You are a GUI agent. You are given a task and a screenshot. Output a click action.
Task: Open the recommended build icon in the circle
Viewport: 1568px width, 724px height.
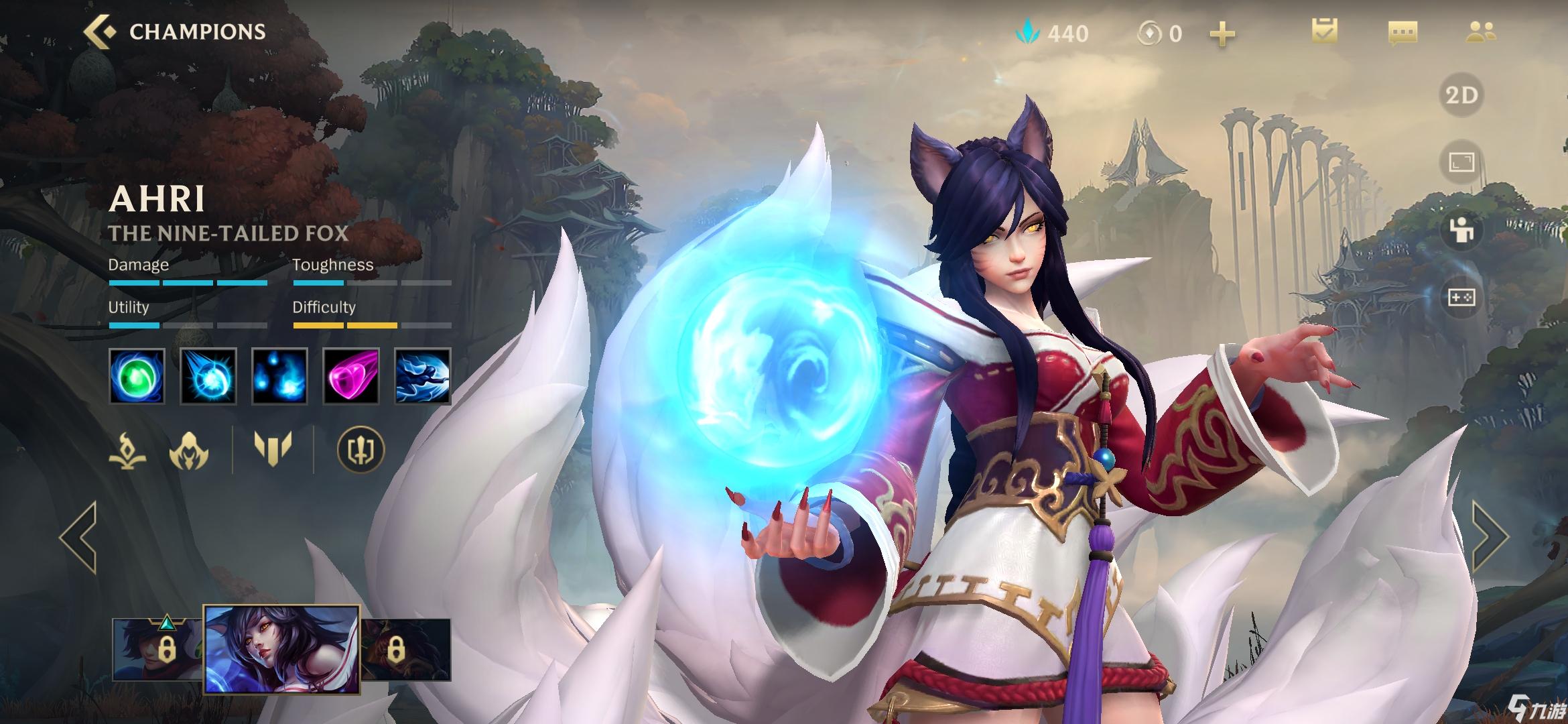click(x=361, y=450)
